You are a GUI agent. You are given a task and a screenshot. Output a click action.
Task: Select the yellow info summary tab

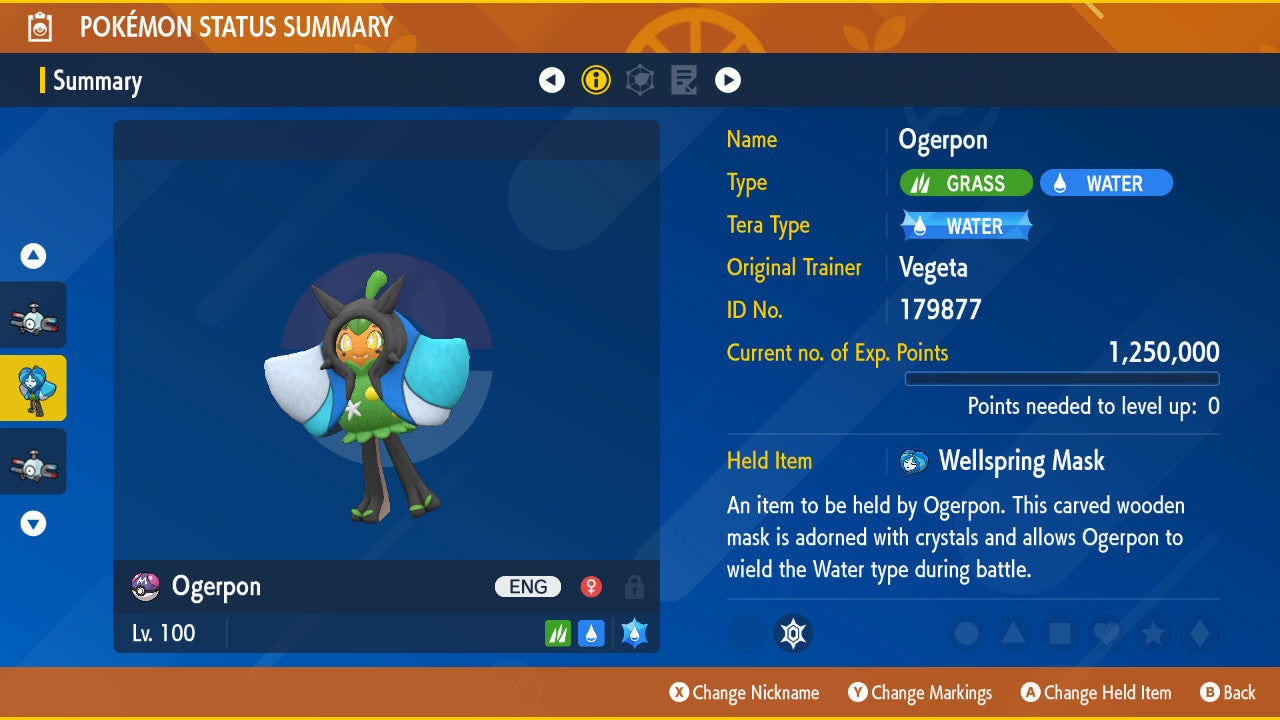point(596,80)
